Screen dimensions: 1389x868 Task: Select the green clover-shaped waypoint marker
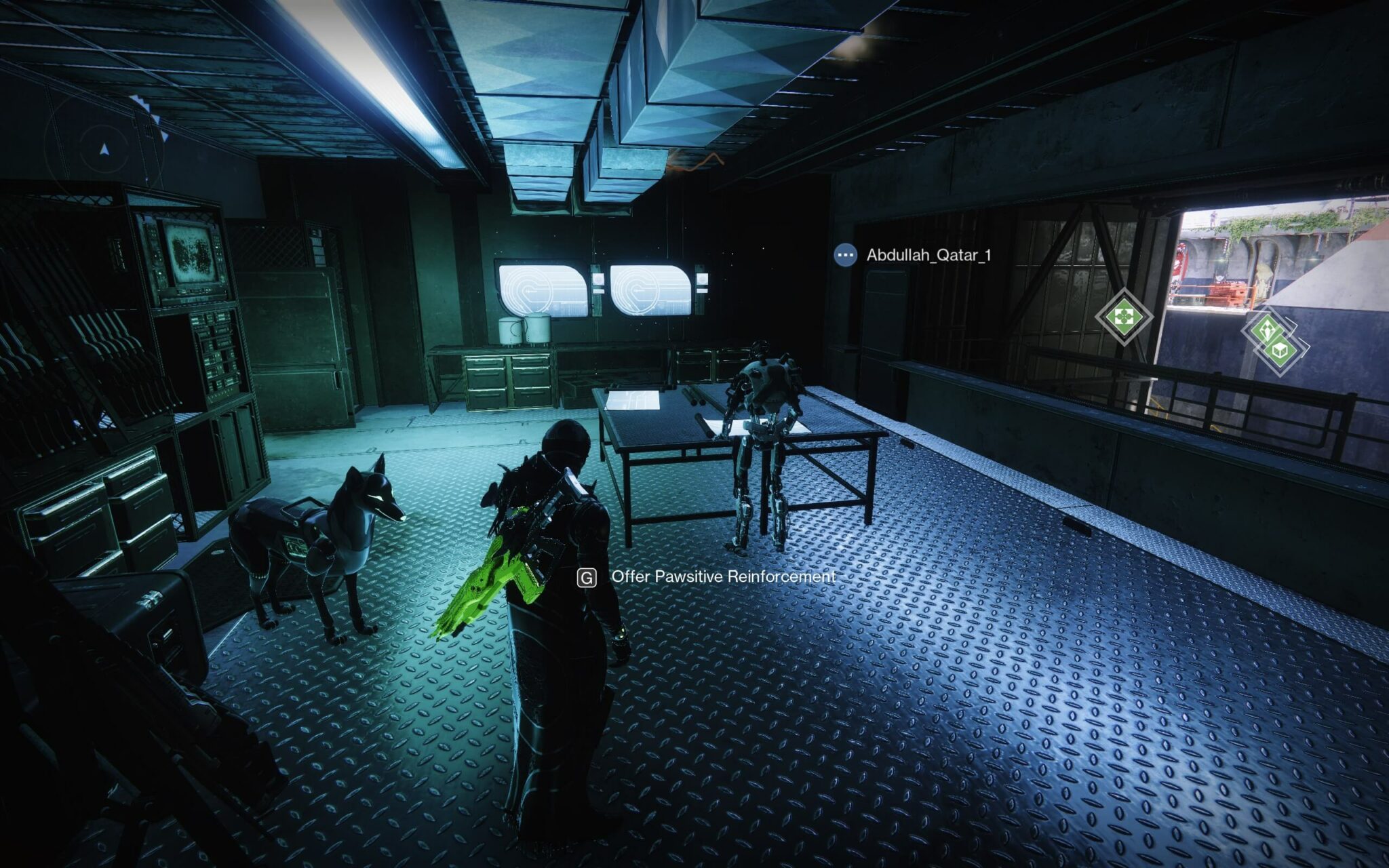(1123, 316)
